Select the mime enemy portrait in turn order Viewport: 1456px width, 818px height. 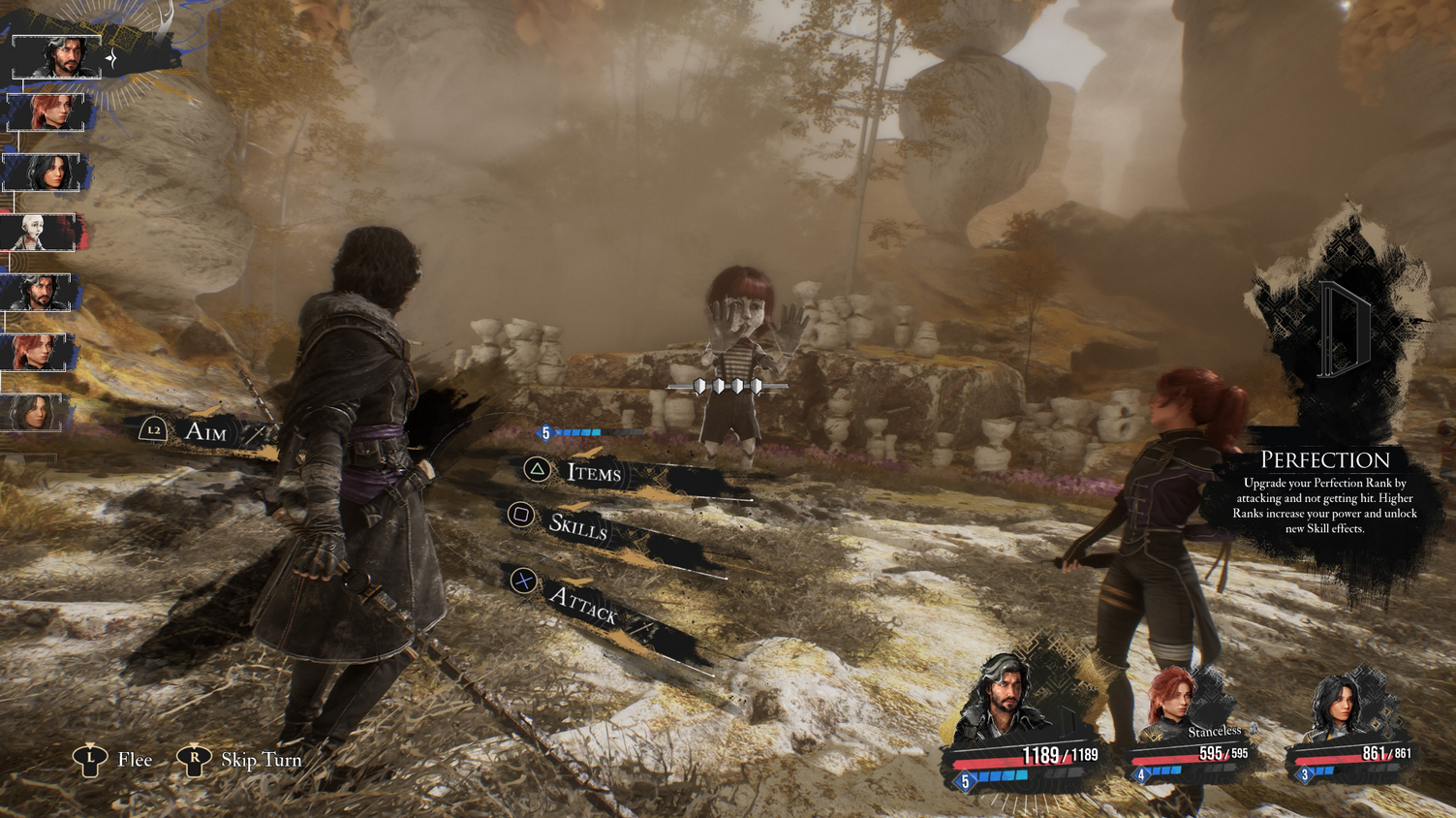39,233
